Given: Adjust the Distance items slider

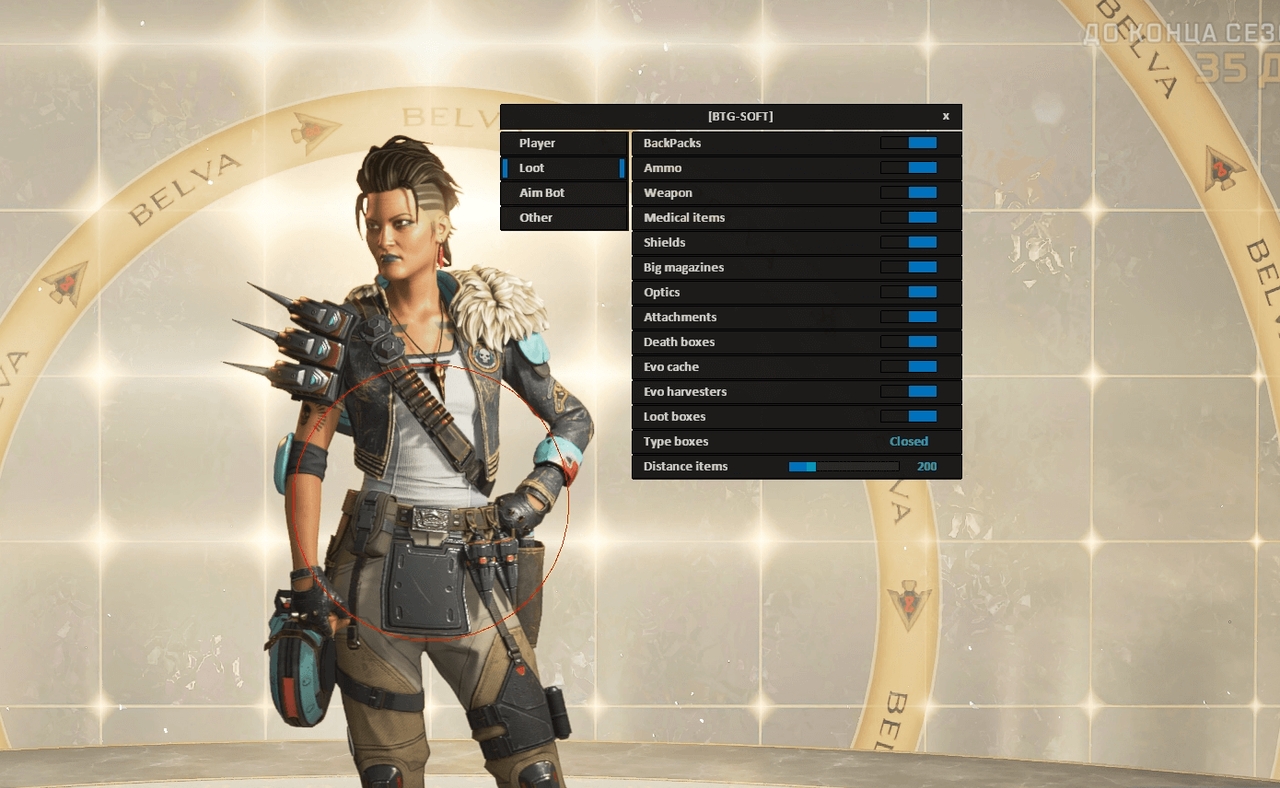Looking at the screenshot, I should [843, 466].
